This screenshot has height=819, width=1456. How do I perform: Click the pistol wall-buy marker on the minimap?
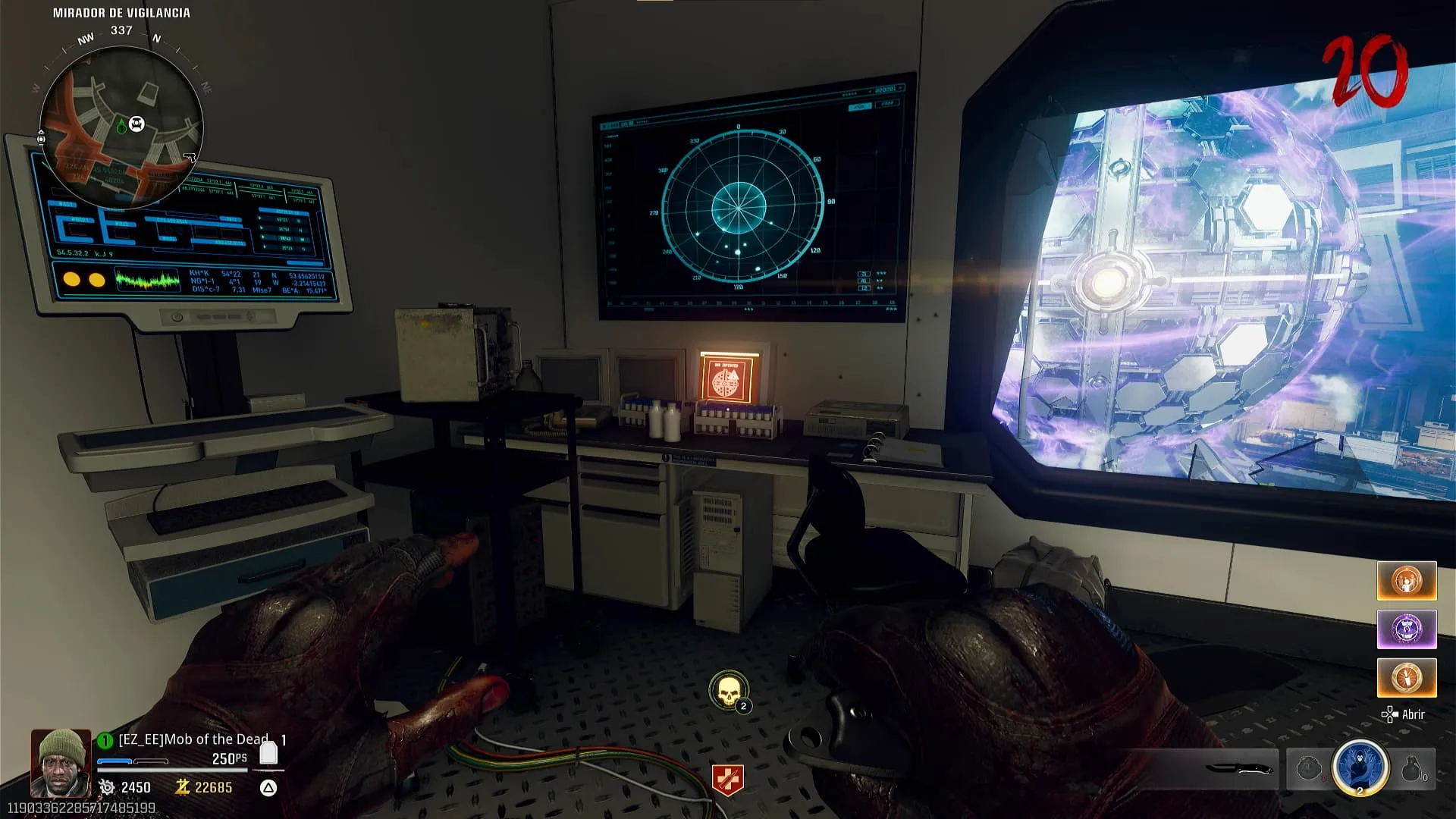pyautogui.click(x=189, y=158)
